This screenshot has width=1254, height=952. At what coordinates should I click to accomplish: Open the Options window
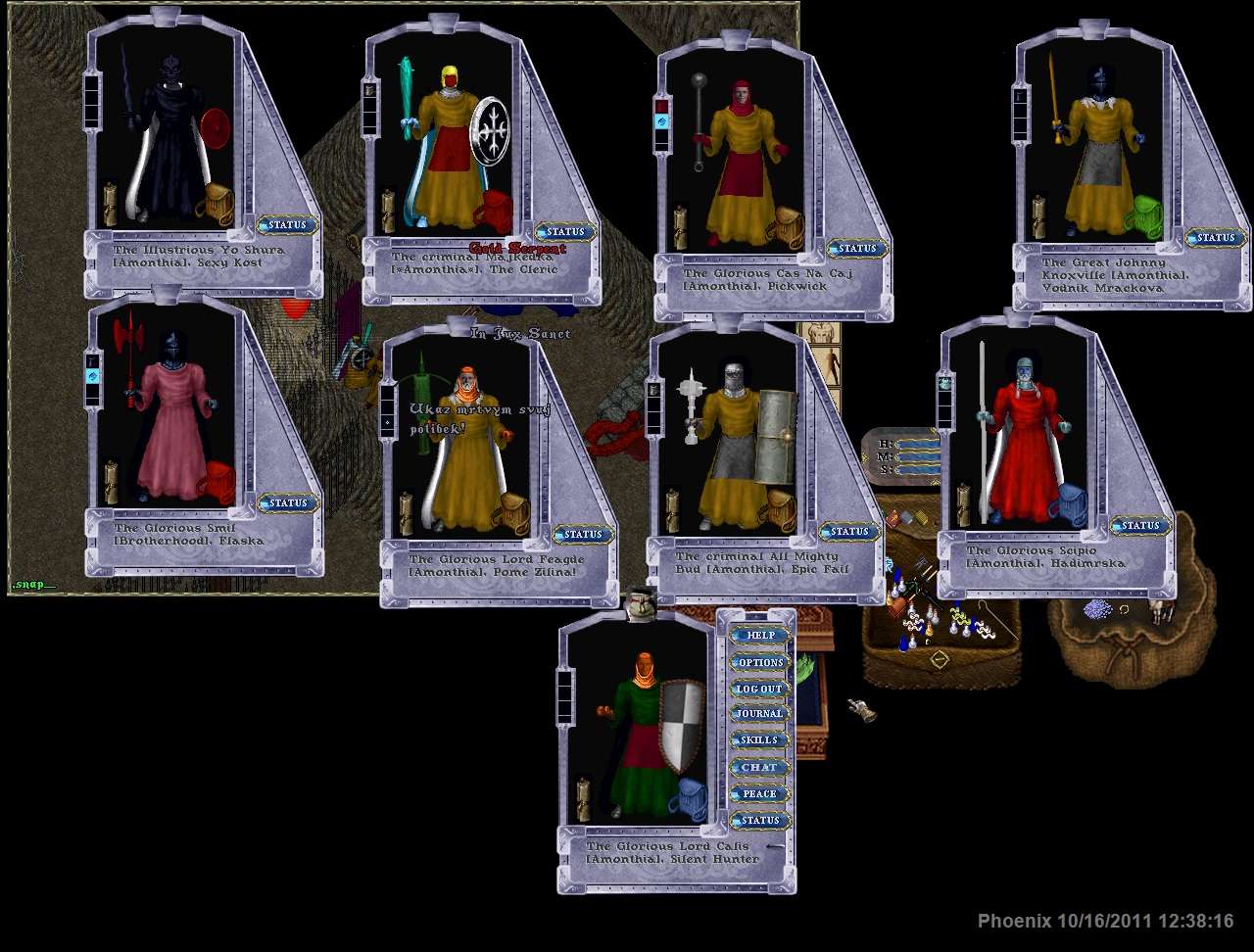click(760, 662)
